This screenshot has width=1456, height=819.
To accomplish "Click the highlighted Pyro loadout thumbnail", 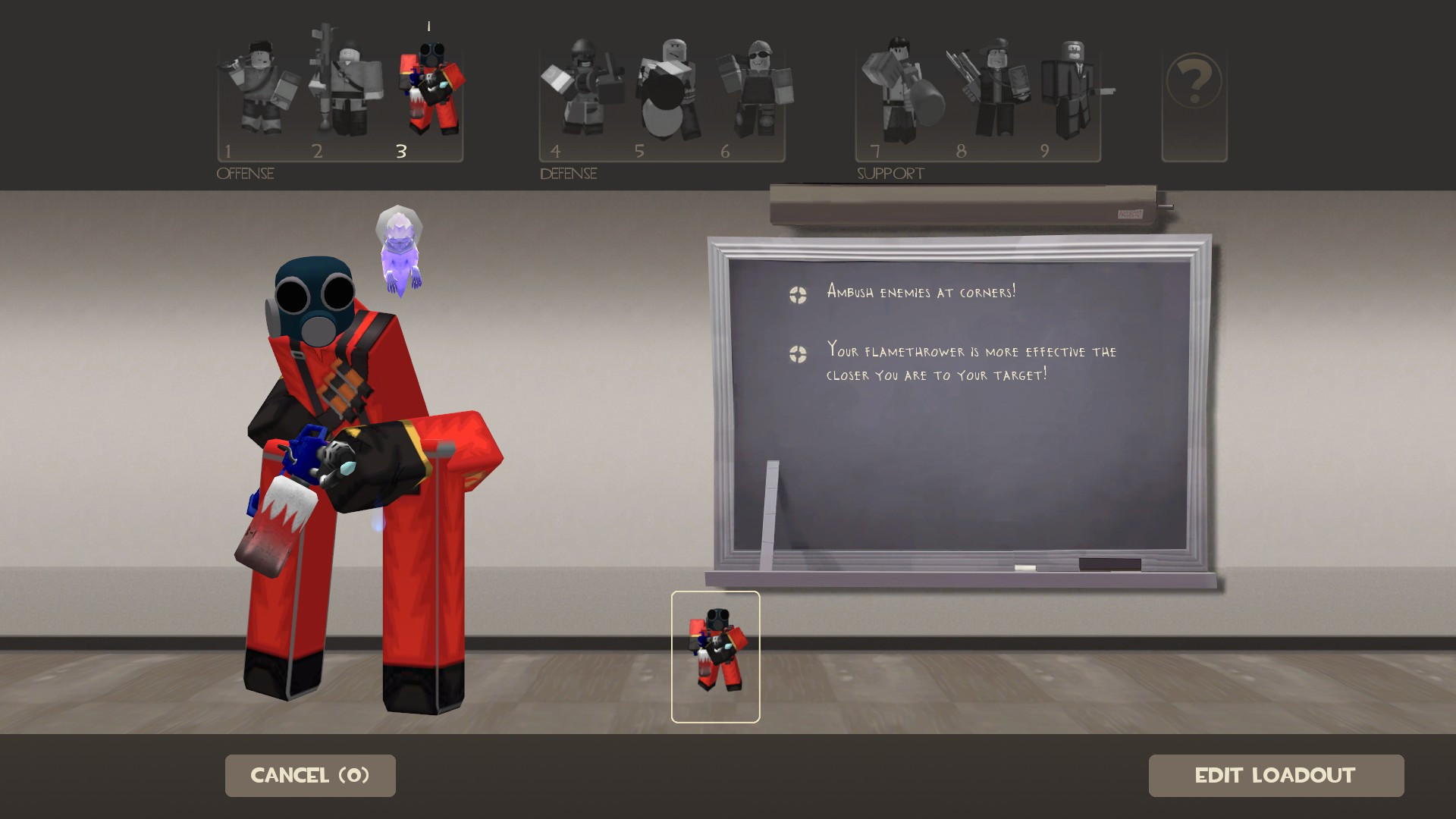I will (715, 657).
